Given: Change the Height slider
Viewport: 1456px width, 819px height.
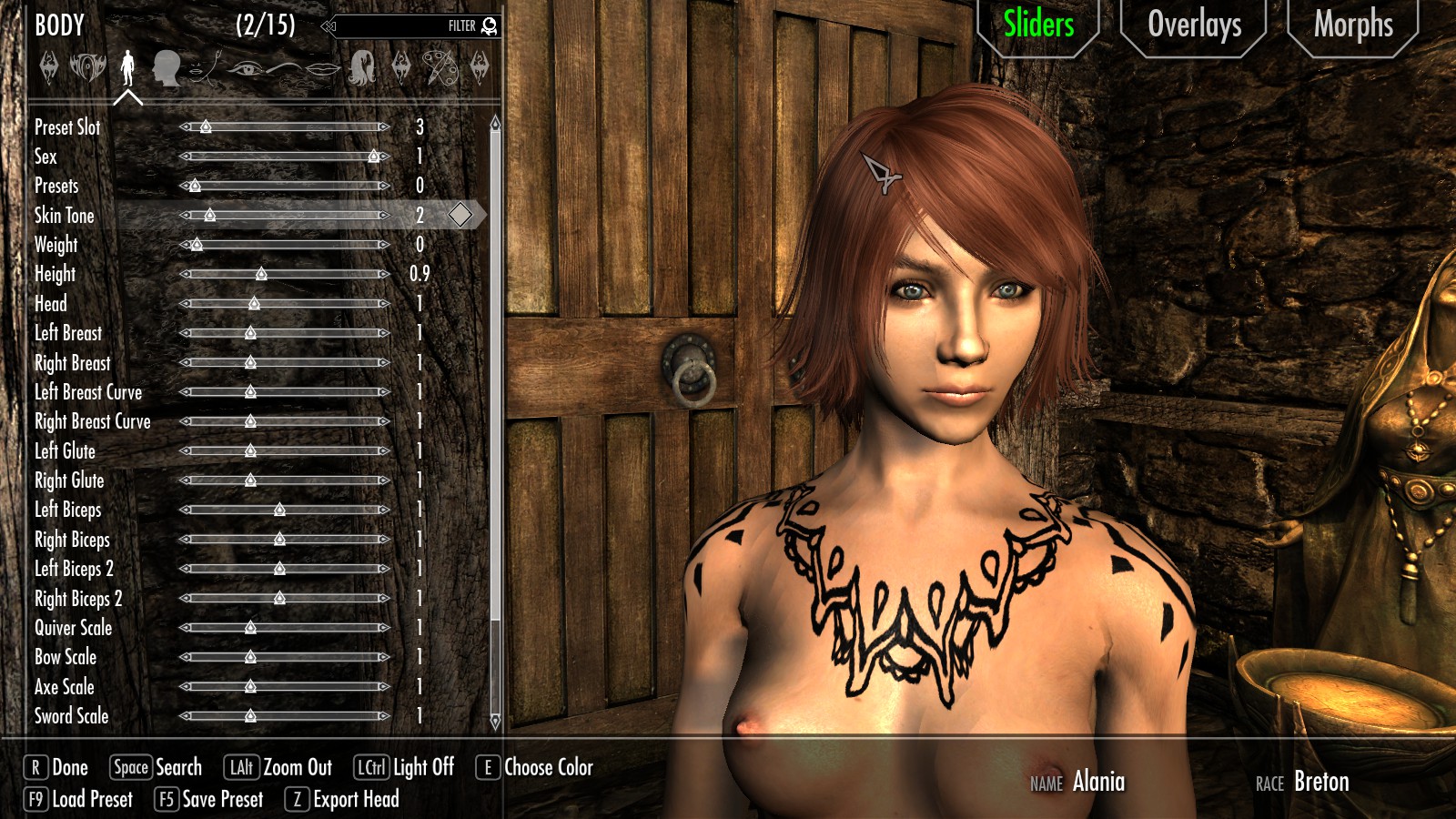Looking at the screenshot, I should 286,274.
